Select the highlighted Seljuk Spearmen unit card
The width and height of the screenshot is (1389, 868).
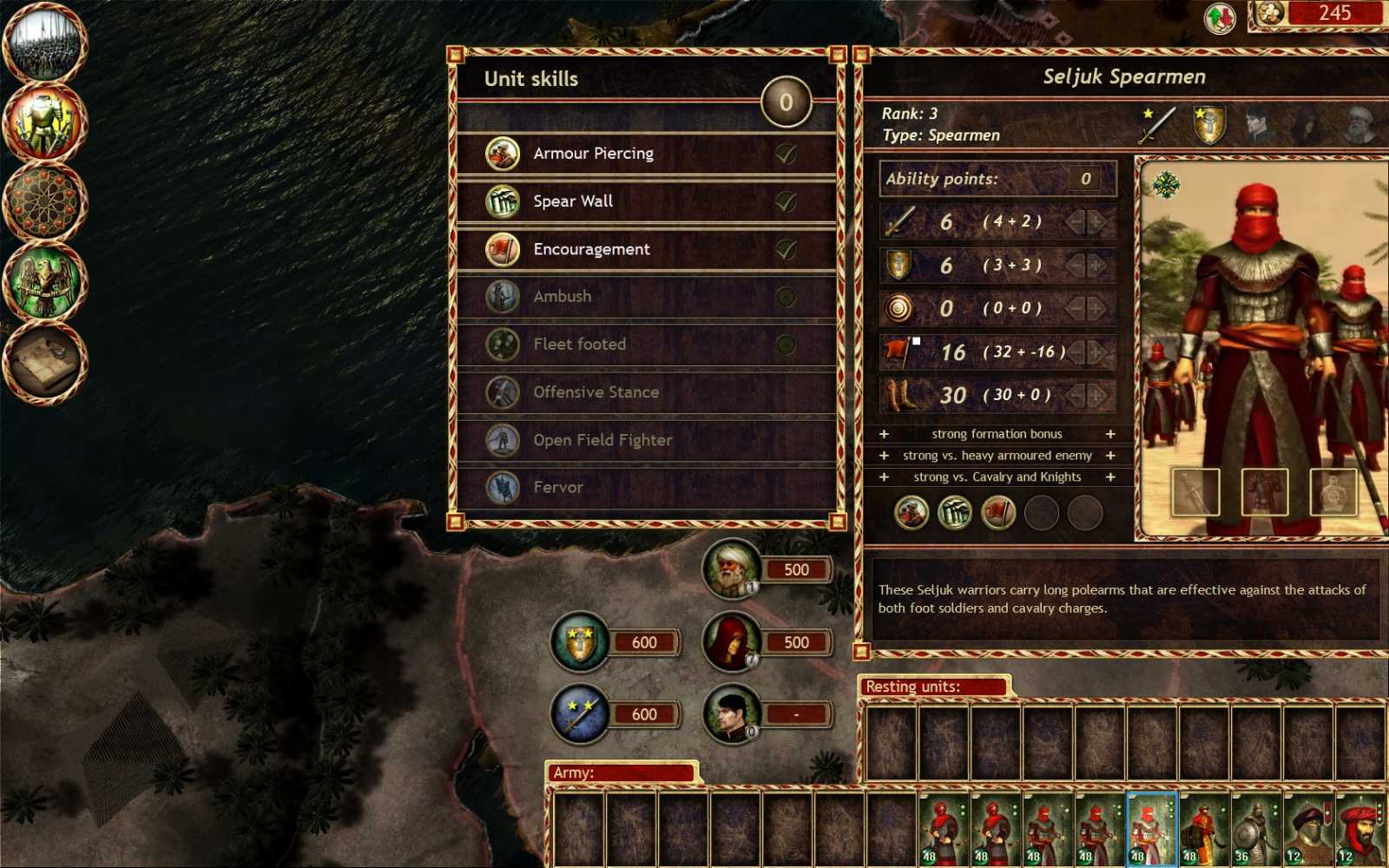[1151, 829]
